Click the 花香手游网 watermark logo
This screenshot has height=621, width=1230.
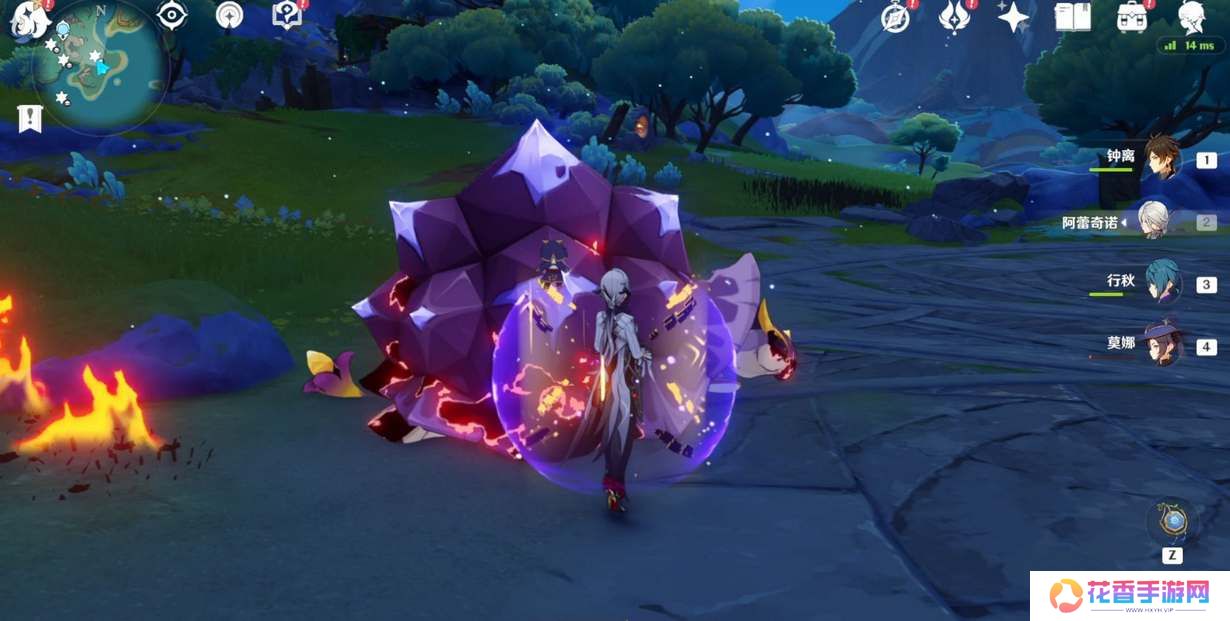[x=1129, y=596]
